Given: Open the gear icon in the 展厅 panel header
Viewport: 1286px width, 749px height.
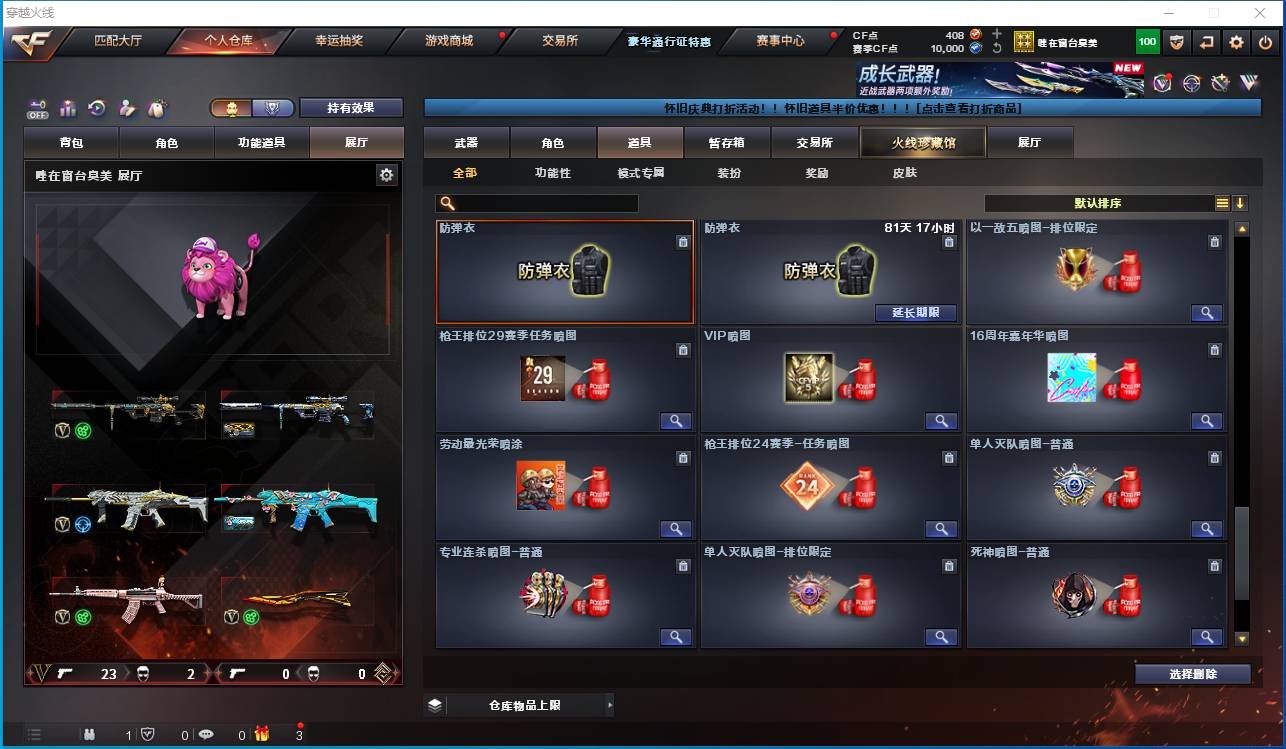Looking at the screenshot, I should pyautogui.click(x=387, y=173).
